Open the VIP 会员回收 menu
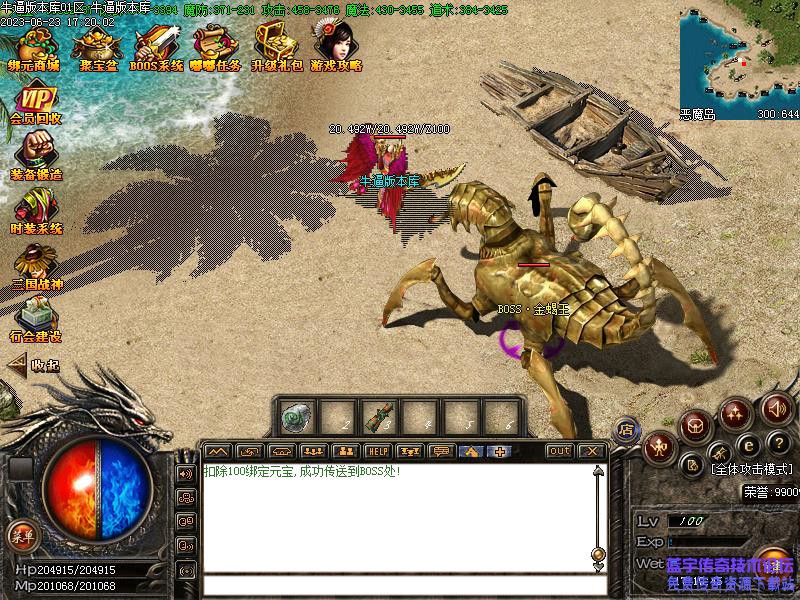The image size is (800, 600). pyautogui.click(x=36, y=104)
